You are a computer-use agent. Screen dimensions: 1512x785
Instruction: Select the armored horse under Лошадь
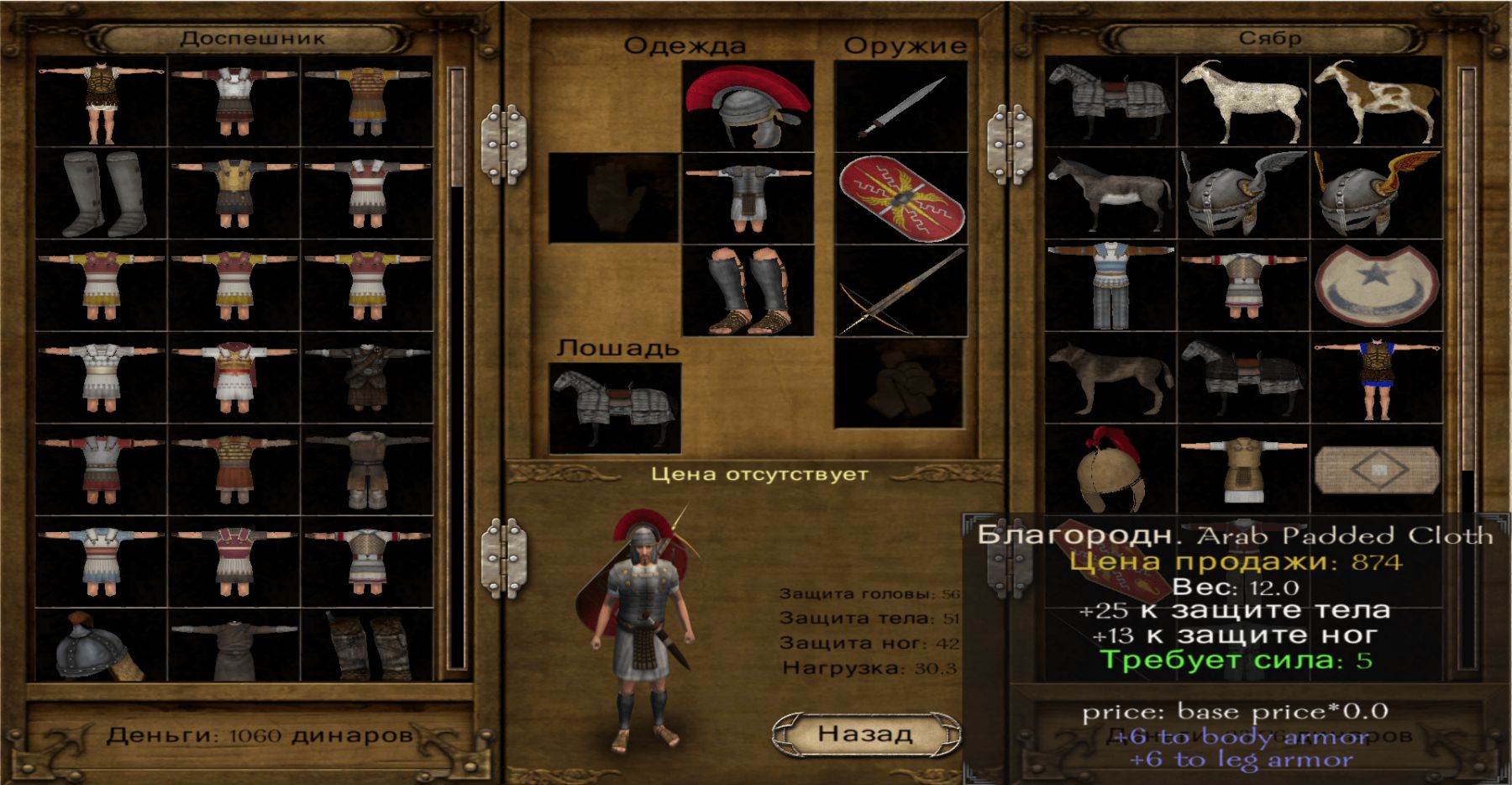pos(614,408)
